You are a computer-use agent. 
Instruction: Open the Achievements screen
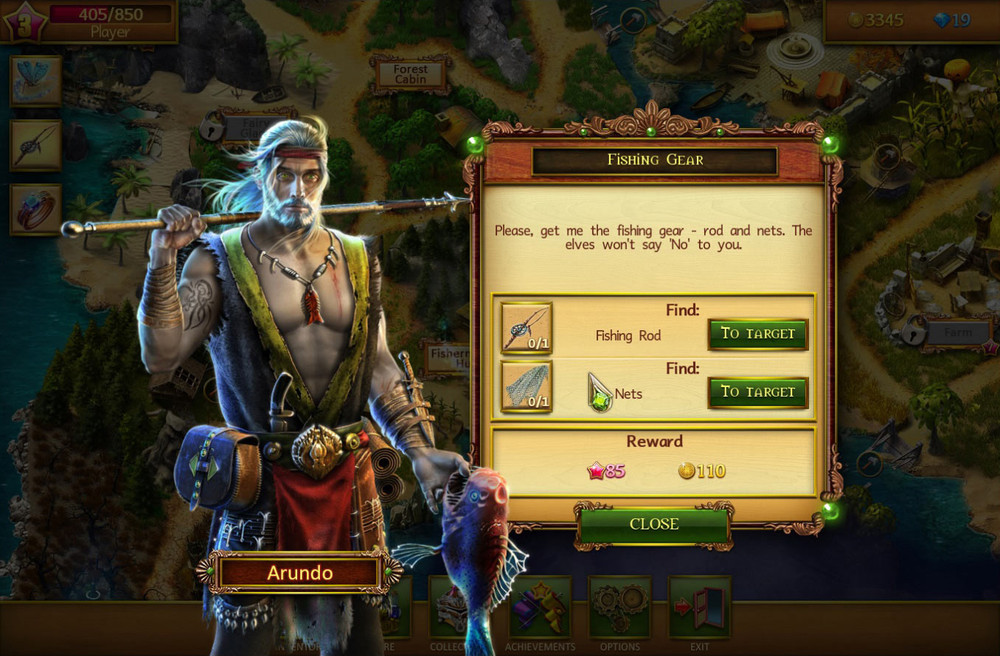(540, 610)
